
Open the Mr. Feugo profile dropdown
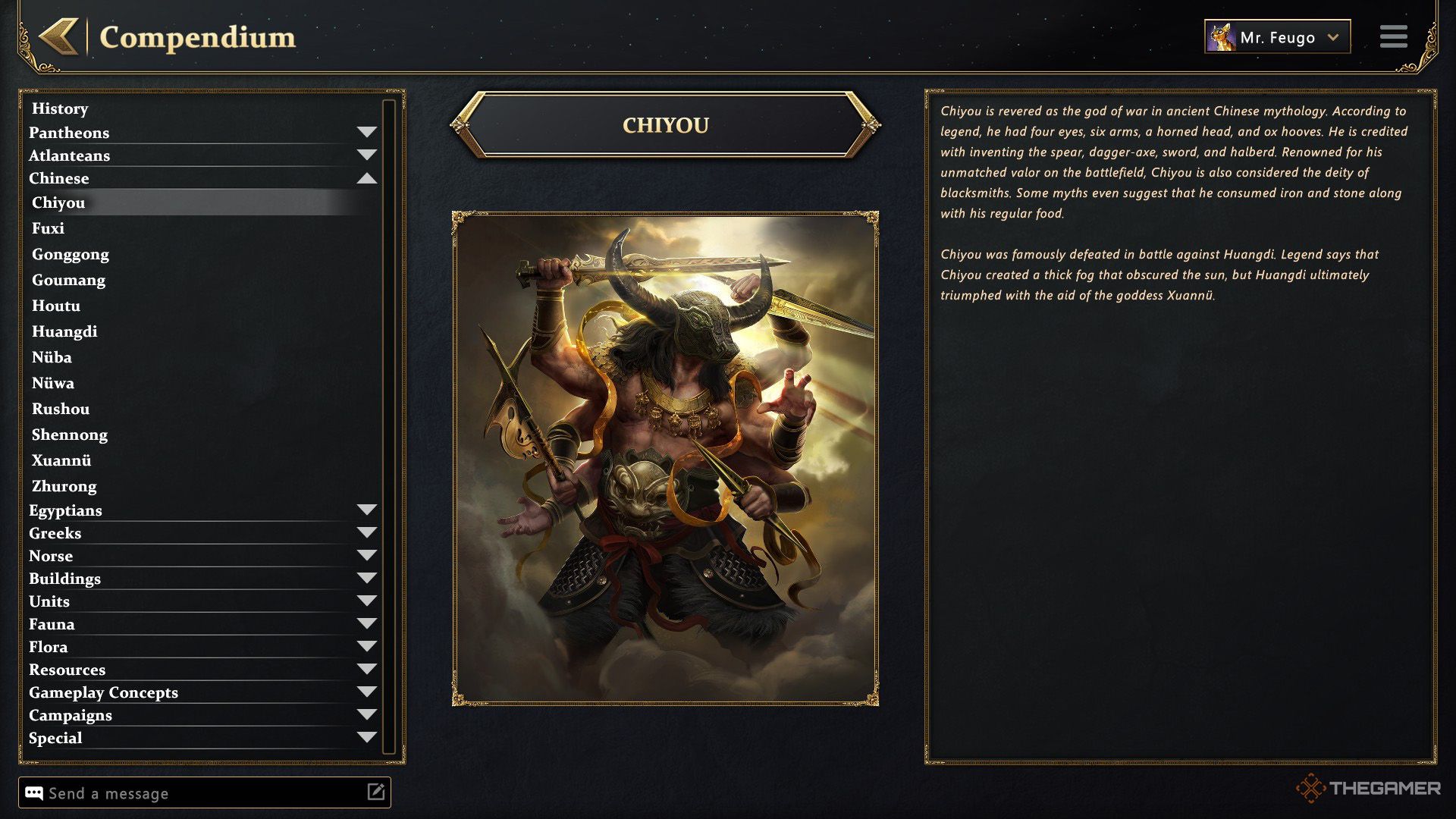pos(1277,37)
